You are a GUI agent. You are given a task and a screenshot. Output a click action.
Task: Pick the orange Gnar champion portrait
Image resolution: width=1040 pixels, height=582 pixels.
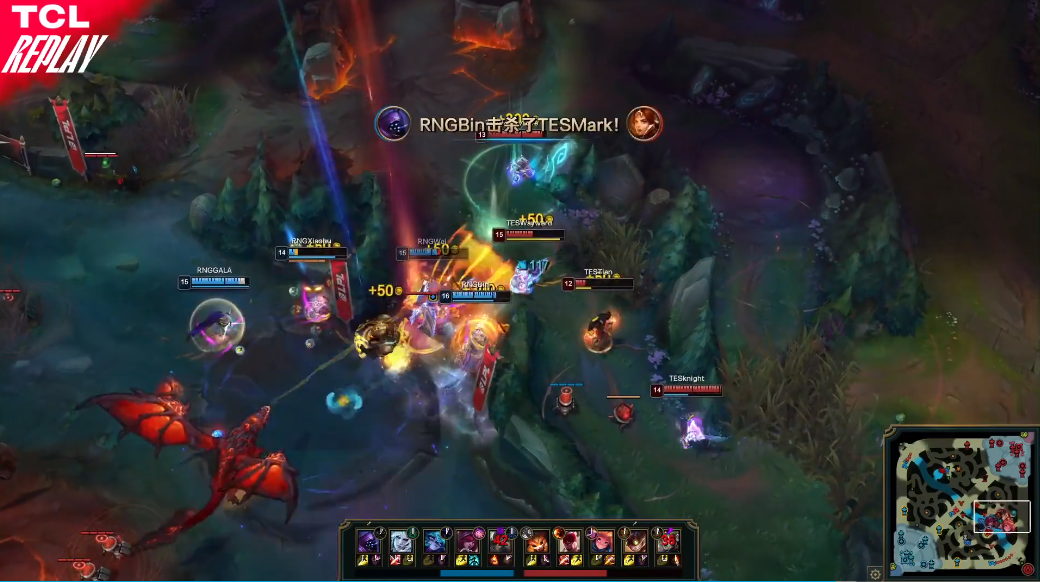538,541
